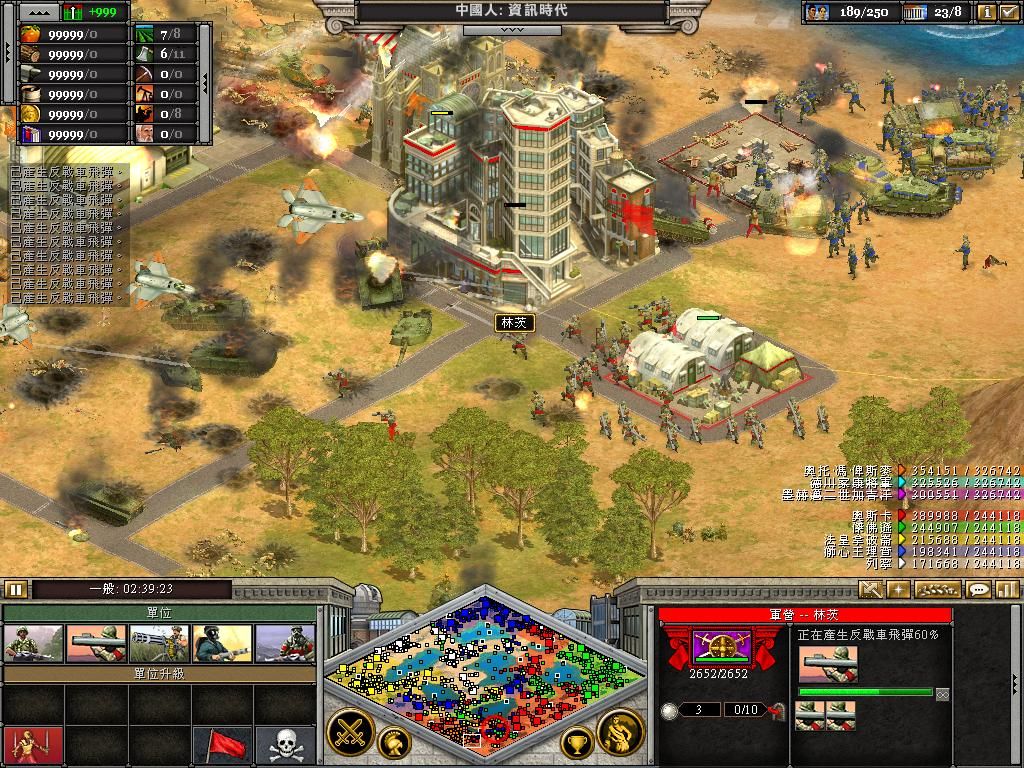Open the info 'i' button
This screenshot has width=1024, height=768.
coord(987,12)
